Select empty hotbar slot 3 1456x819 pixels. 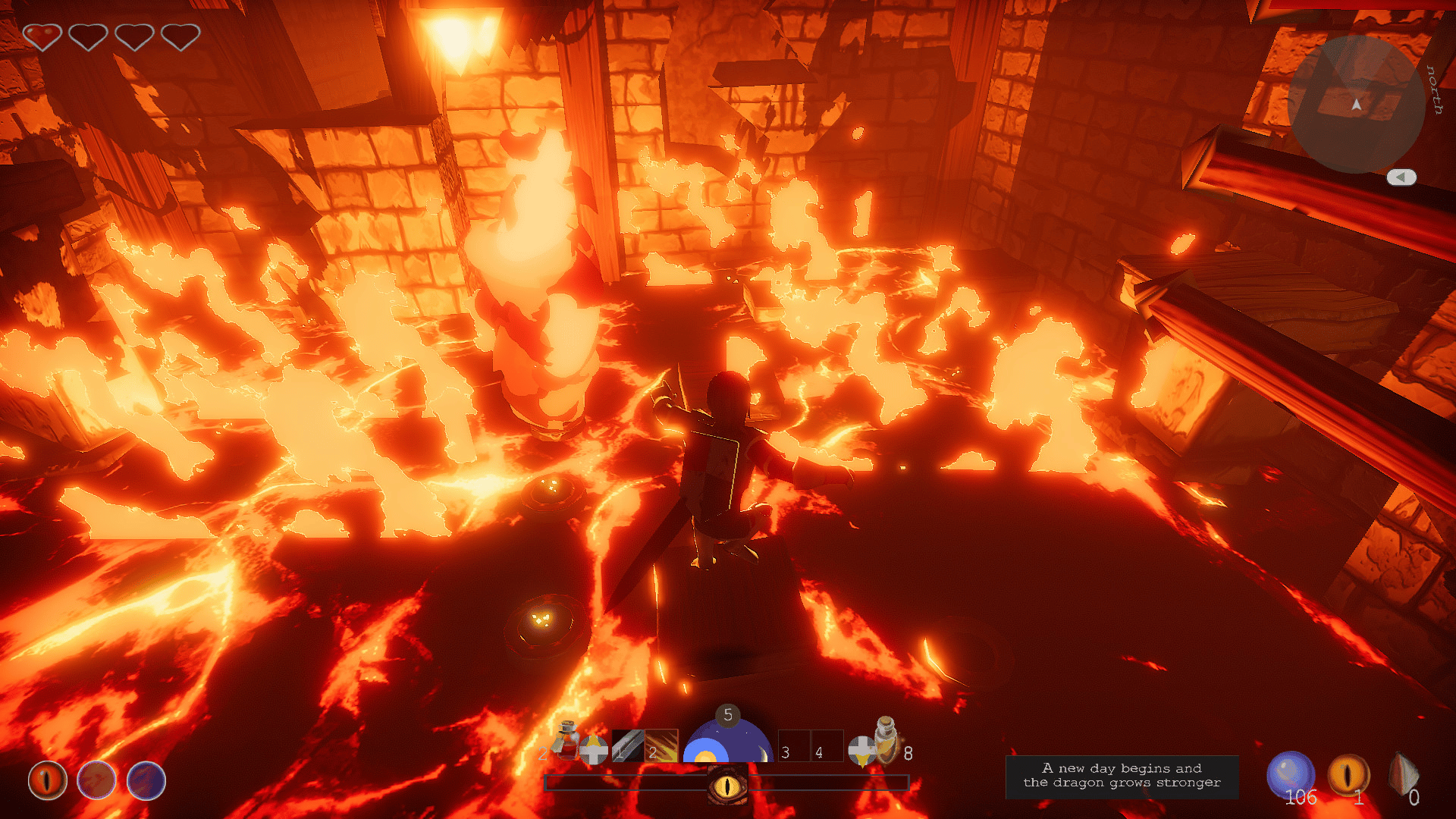794,746
